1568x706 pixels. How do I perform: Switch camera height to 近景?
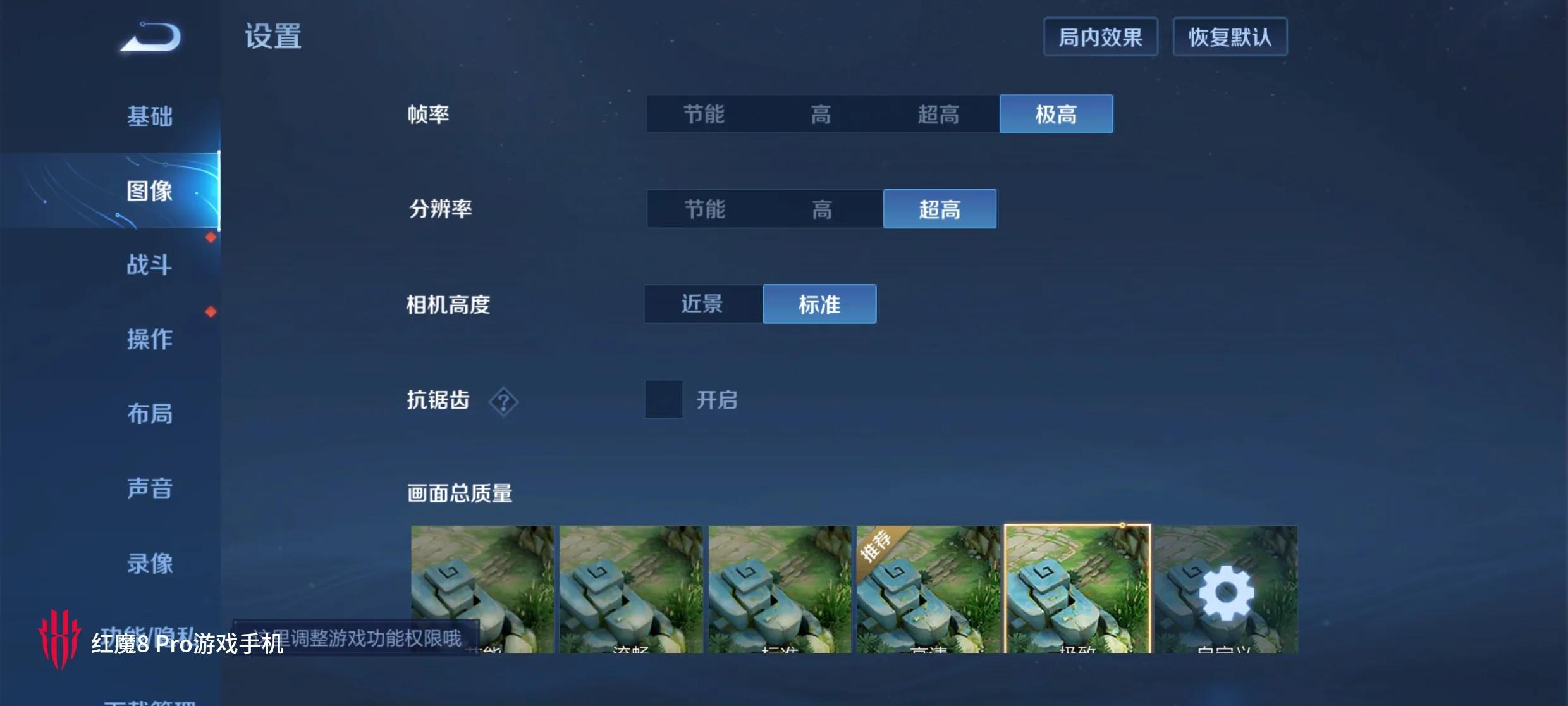point(703,304)
